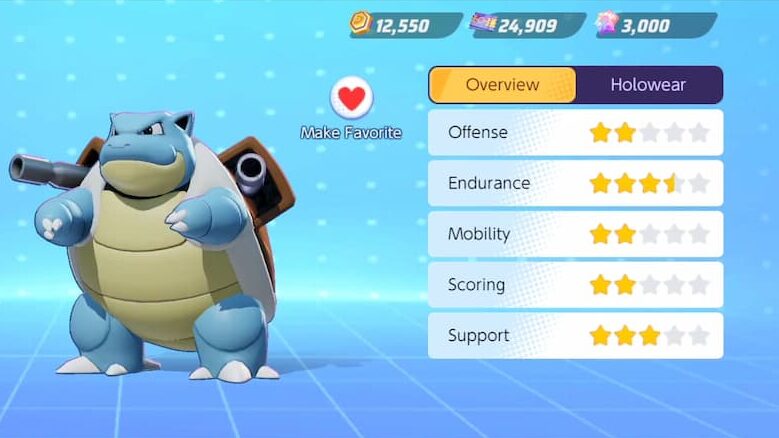This screenshot has height=438, width=779.
Task: Select the Mobility stat row
Action: coord(575,234)
